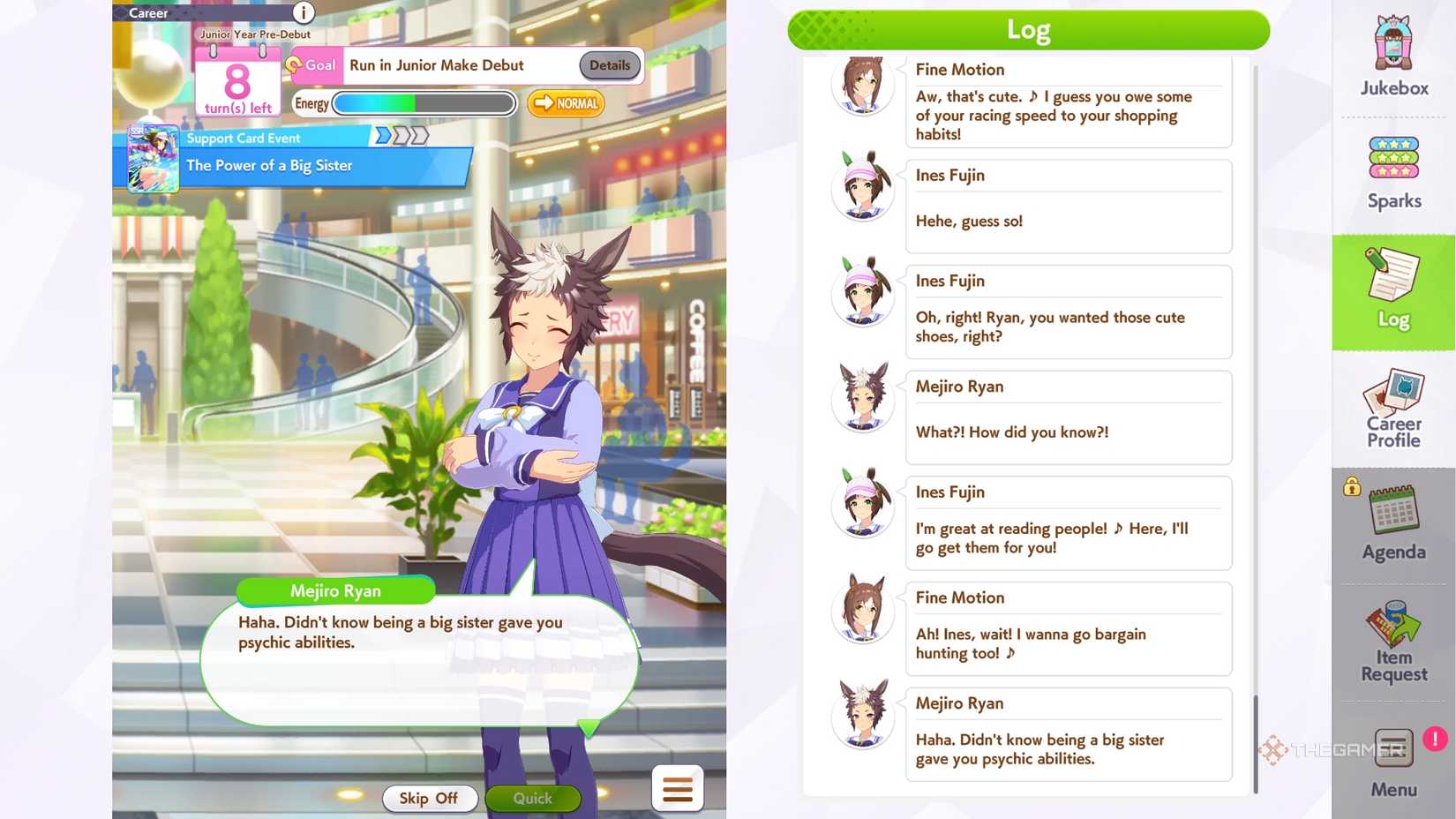Toggle Skip Off to enable skipping
Screen dimensions: 1456x819
click(430, 798)
